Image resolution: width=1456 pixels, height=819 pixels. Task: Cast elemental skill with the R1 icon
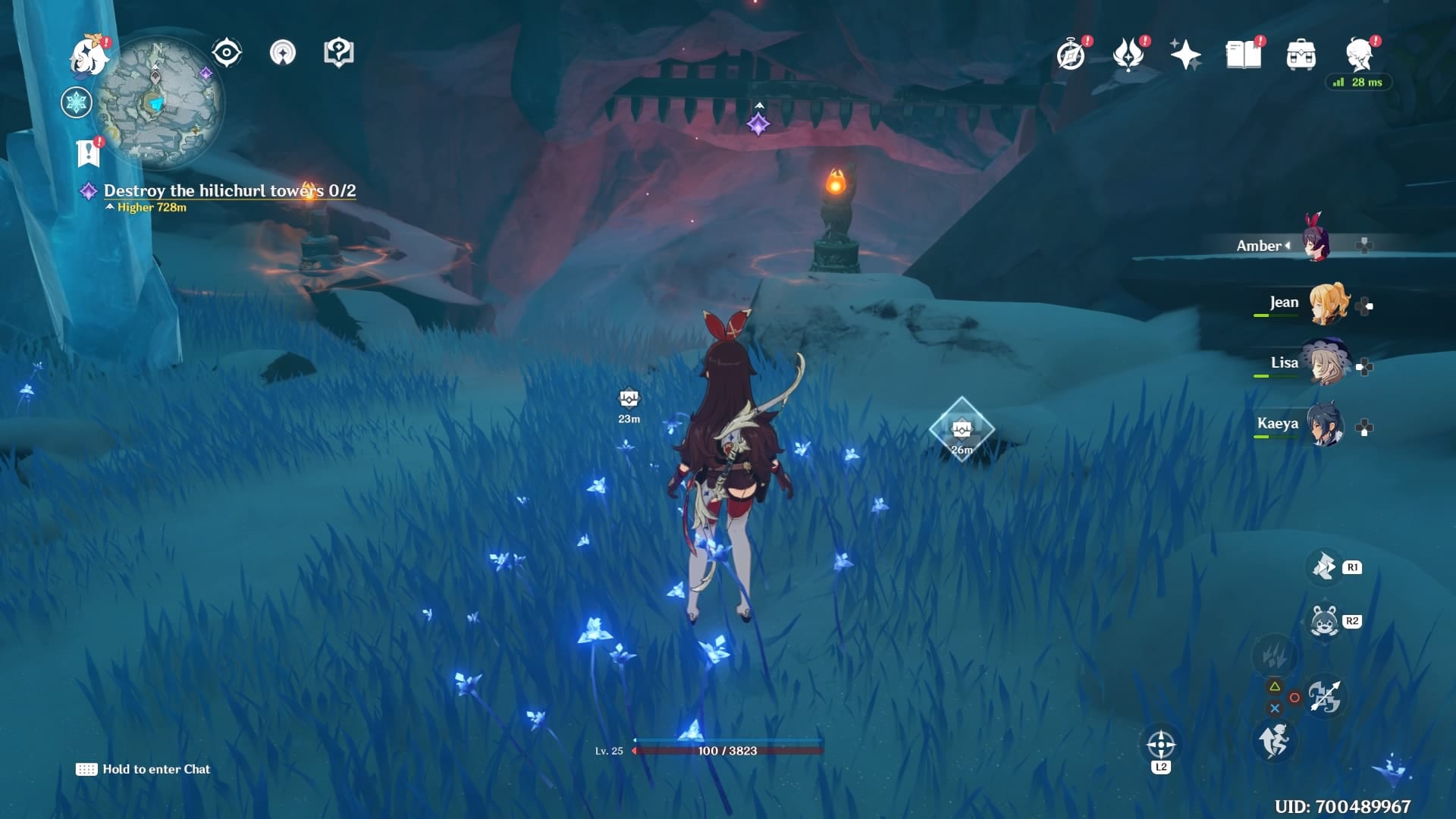[1324, 567]
